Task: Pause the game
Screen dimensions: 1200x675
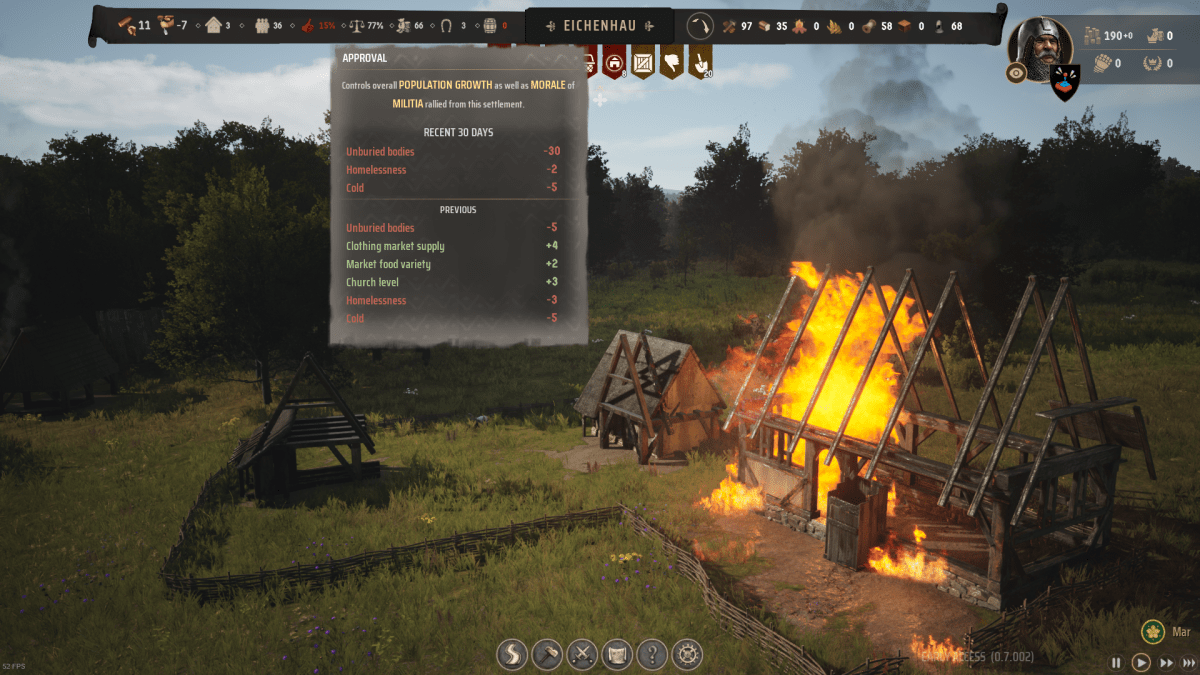Action: 1116,662
